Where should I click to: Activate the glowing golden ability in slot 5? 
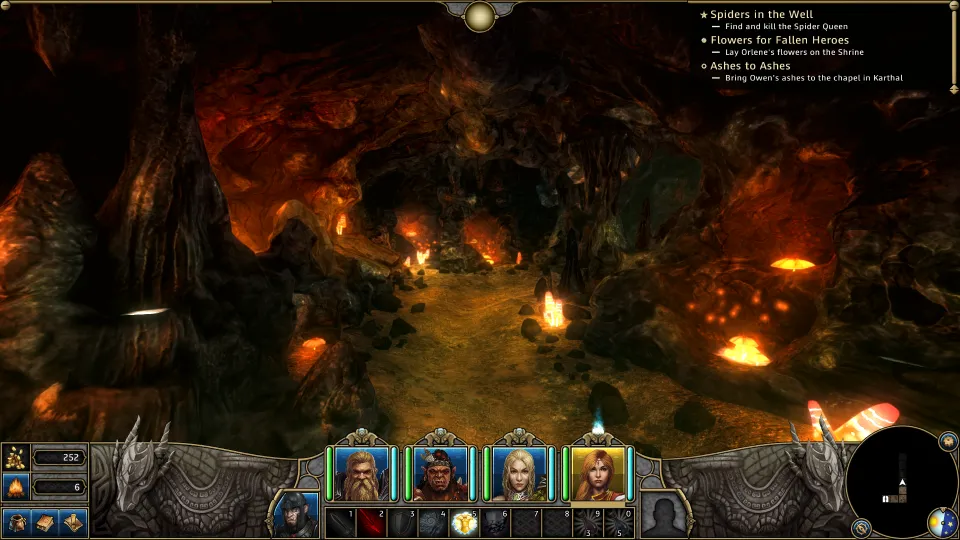[463, 523]
